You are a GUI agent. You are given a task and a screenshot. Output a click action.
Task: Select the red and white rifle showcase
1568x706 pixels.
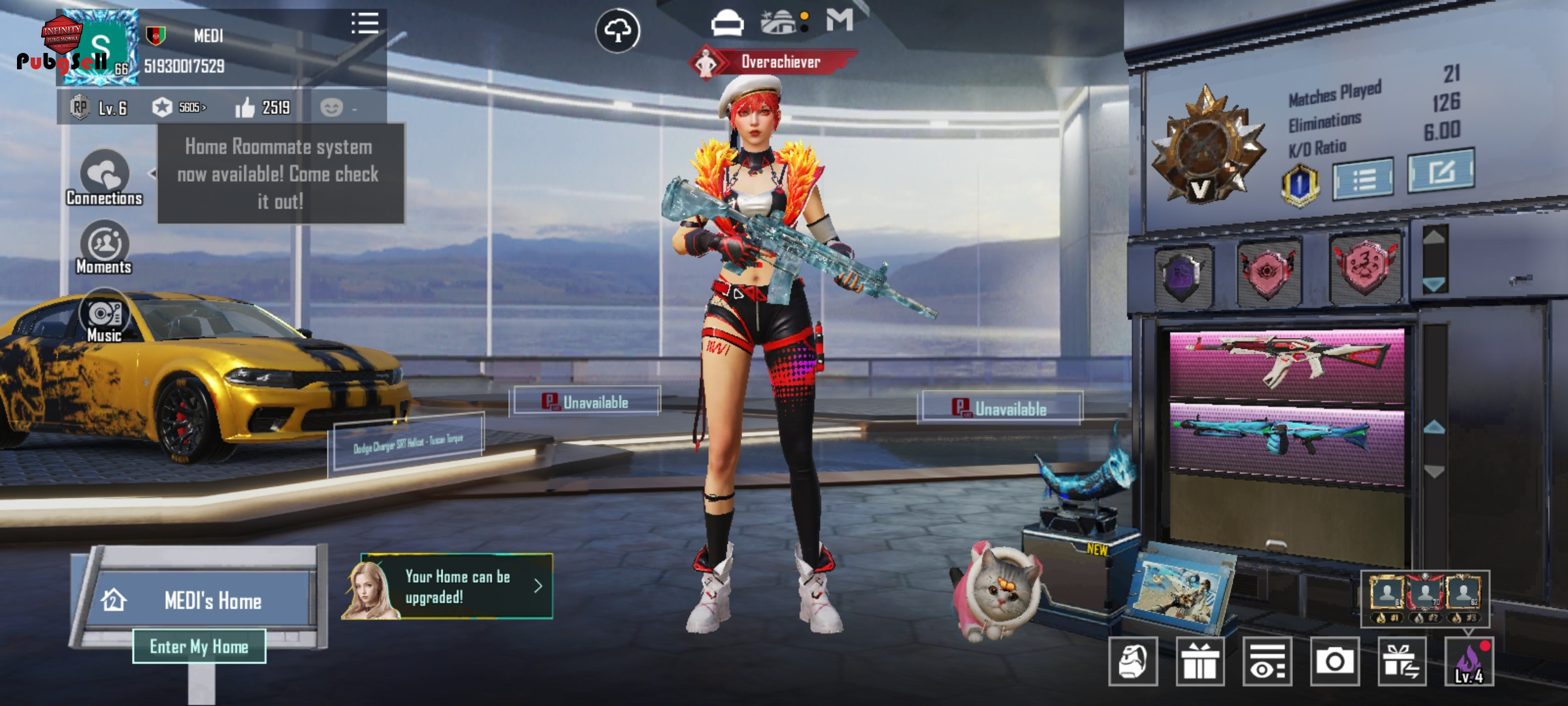pos(1286,363)
